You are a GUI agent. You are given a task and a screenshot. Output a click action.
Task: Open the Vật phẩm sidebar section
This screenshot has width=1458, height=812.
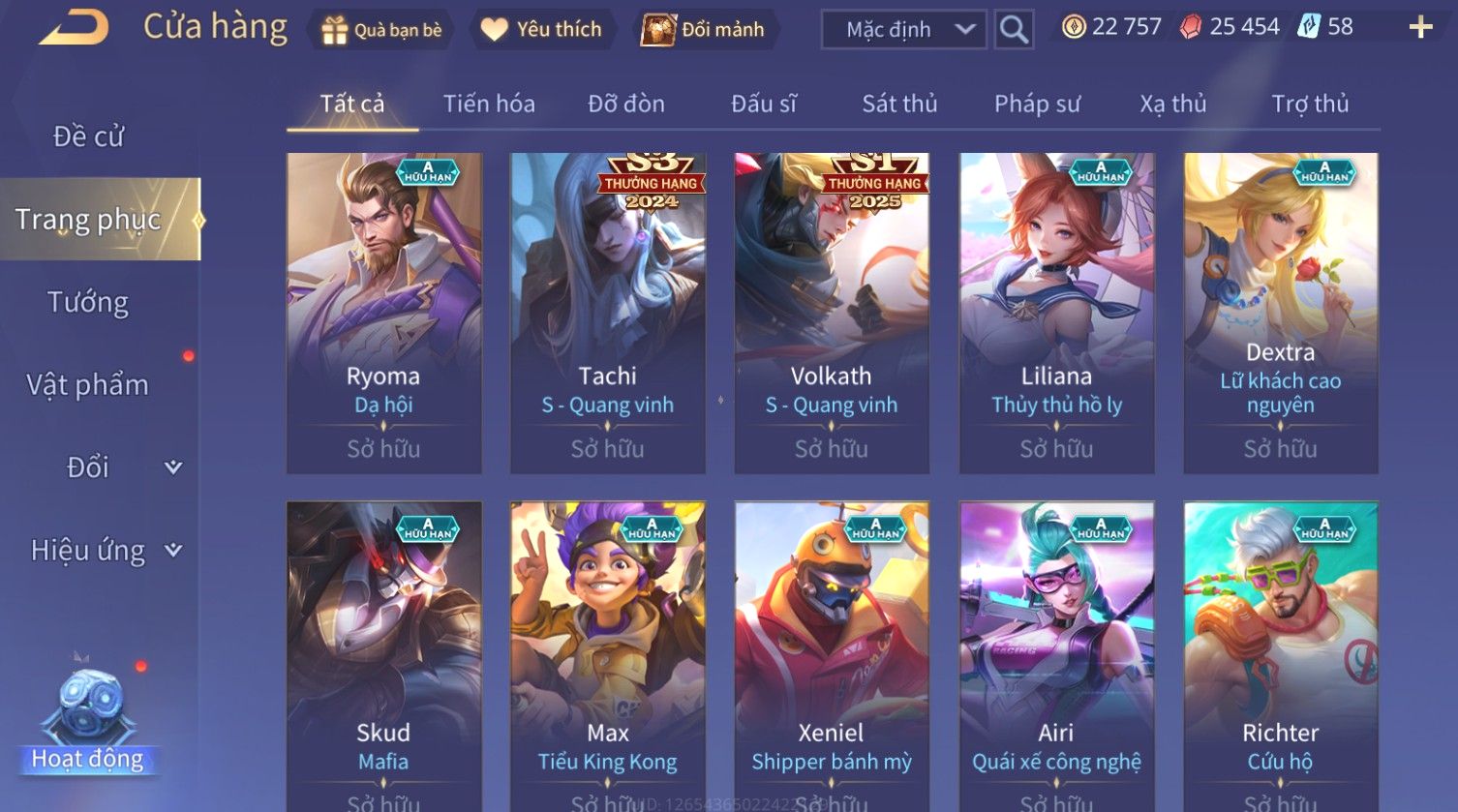88,385
